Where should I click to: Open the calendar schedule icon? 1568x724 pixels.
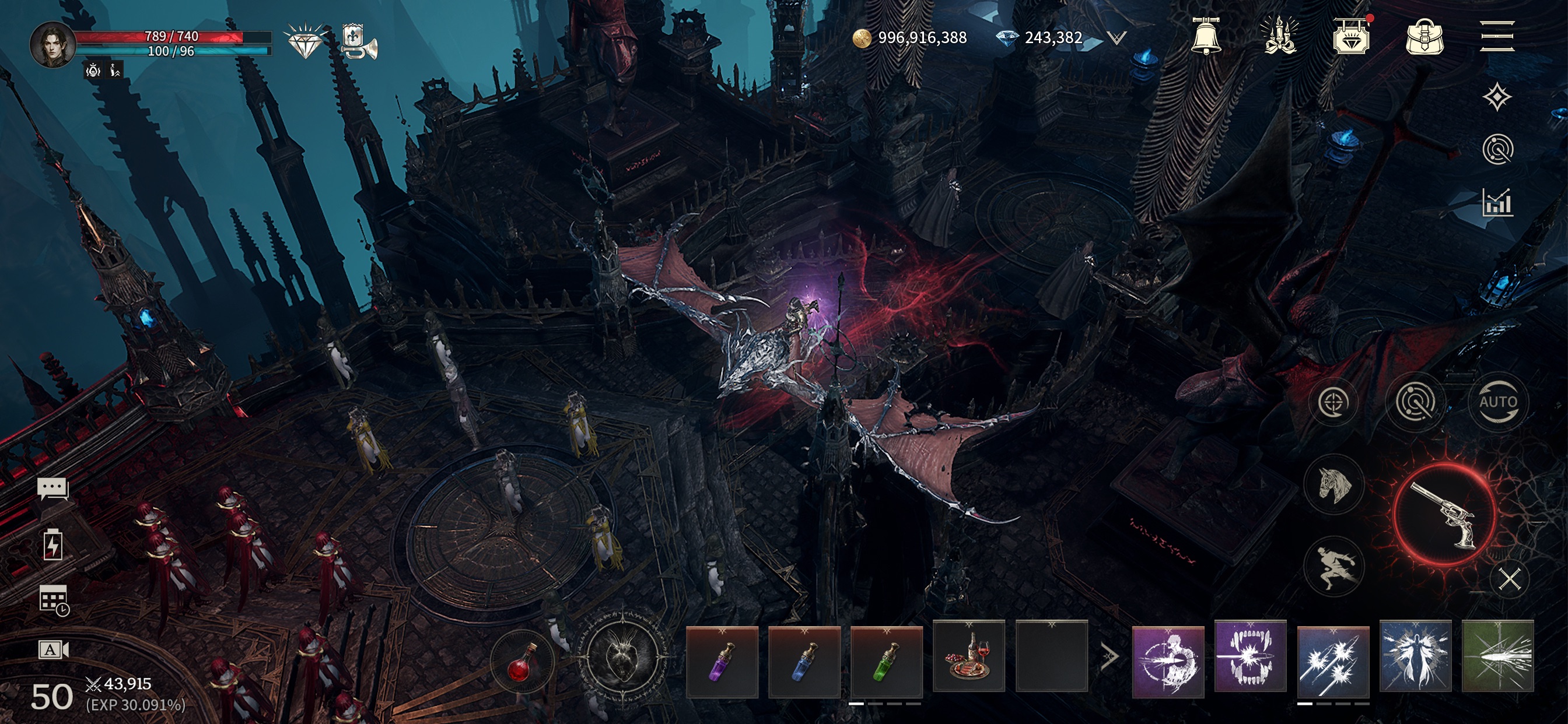(54, 600)
